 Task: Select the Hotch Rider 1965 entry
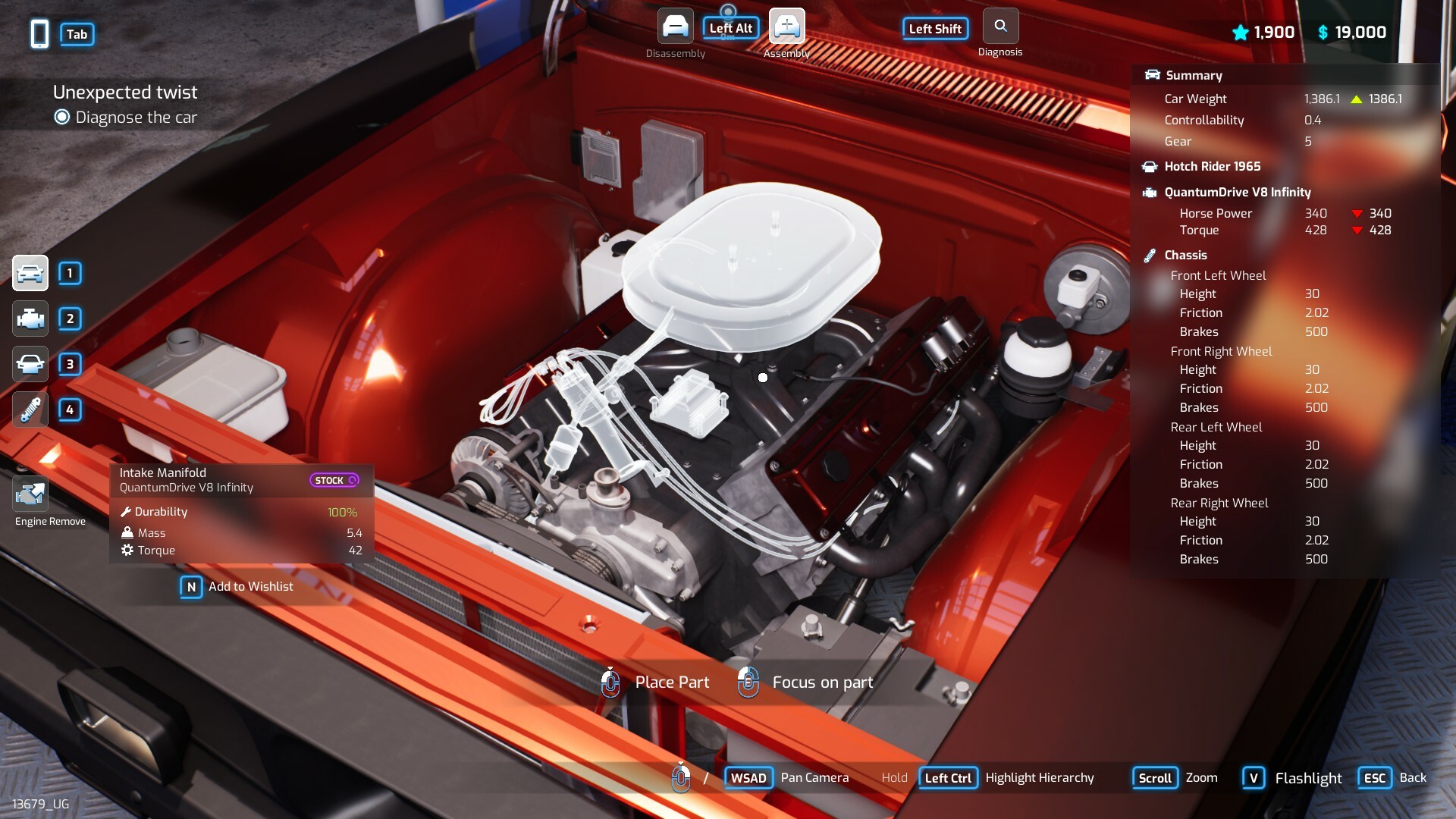pos(1212,167)
